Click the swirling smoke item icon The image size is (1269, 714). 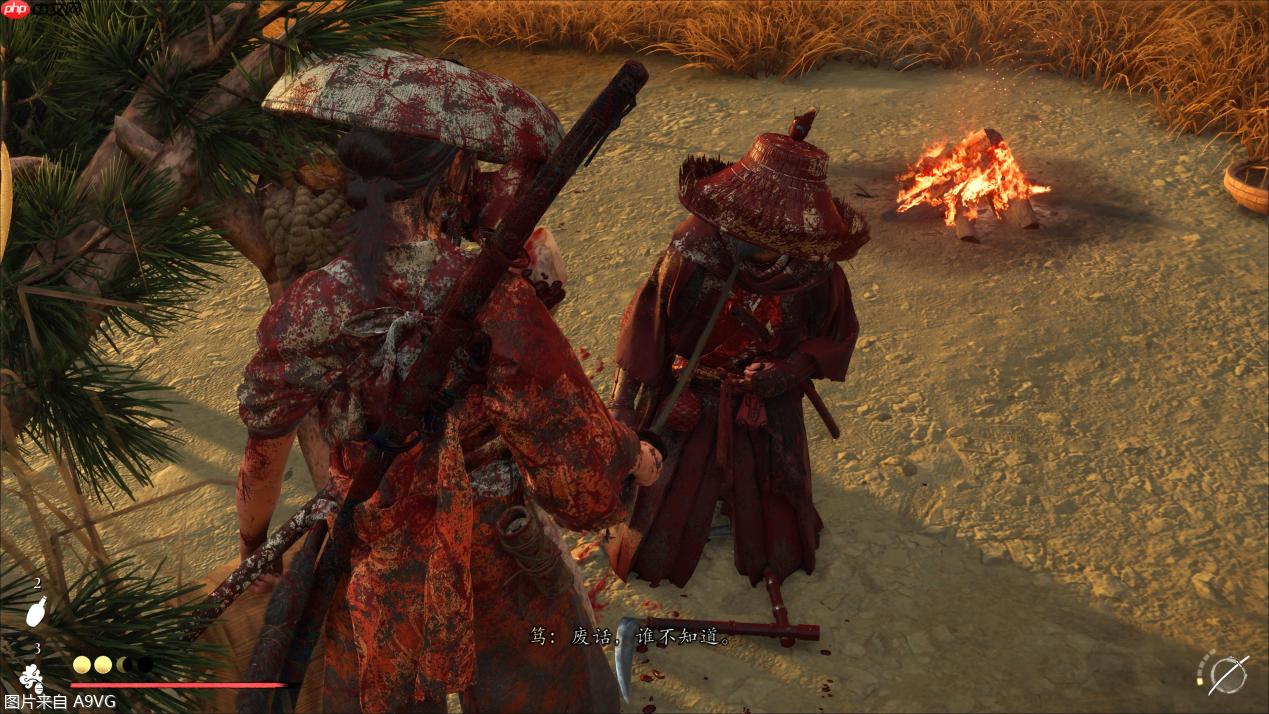coord(31,677)
